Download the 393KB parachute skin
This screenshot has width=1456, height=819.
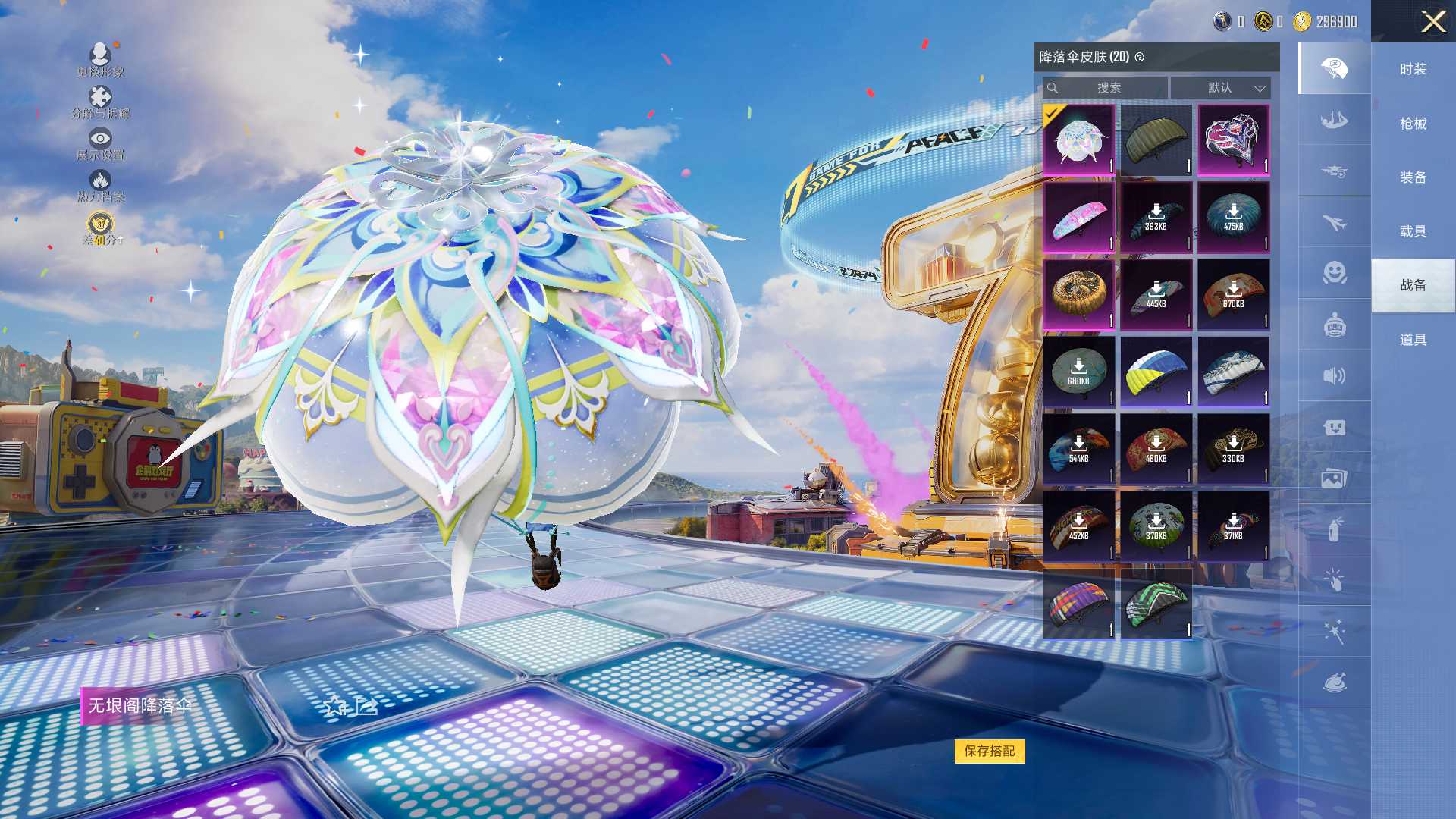pos(1156,218)
